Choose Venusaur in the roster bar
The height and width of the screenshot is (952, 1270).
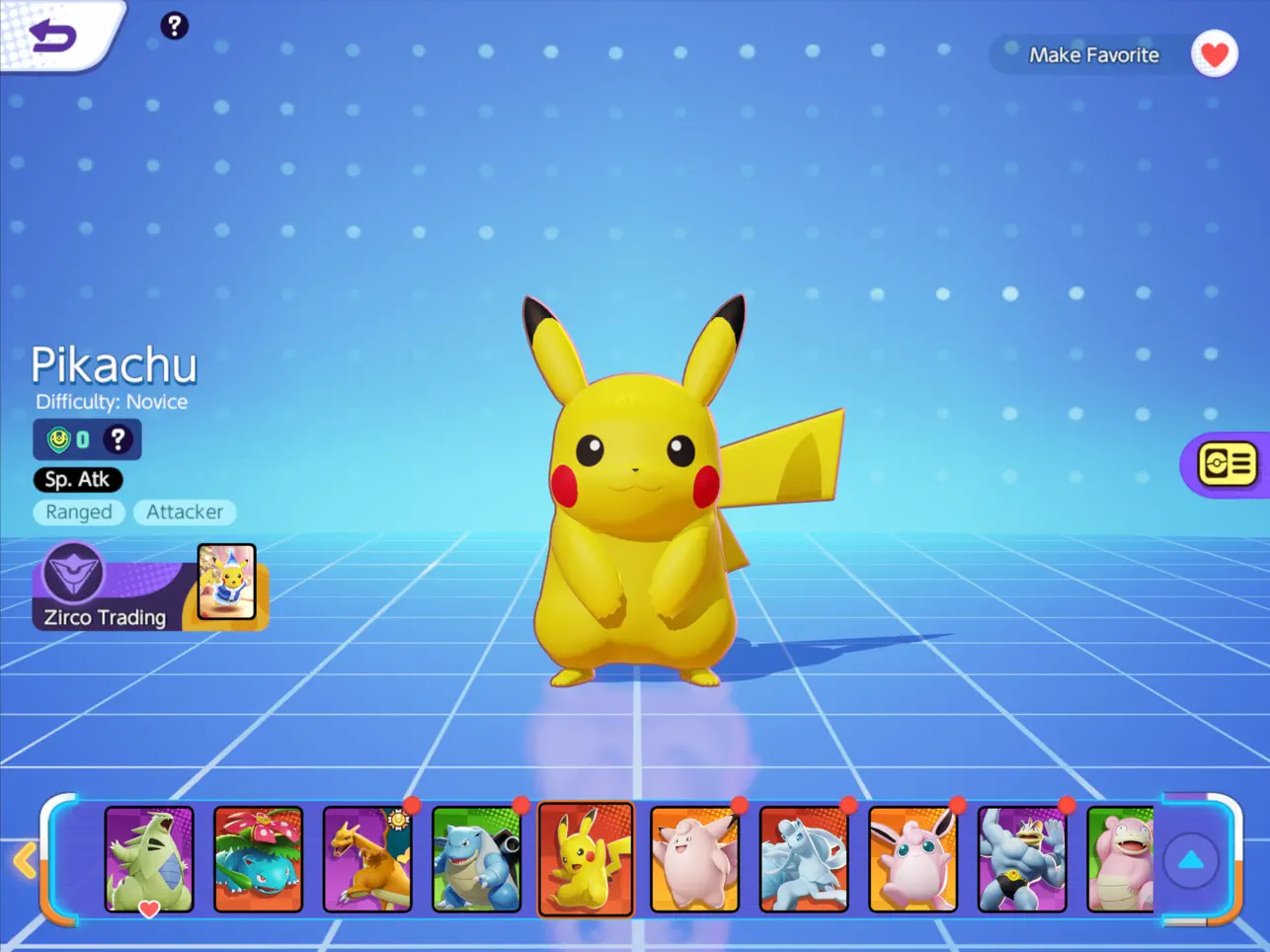point(258,858)
